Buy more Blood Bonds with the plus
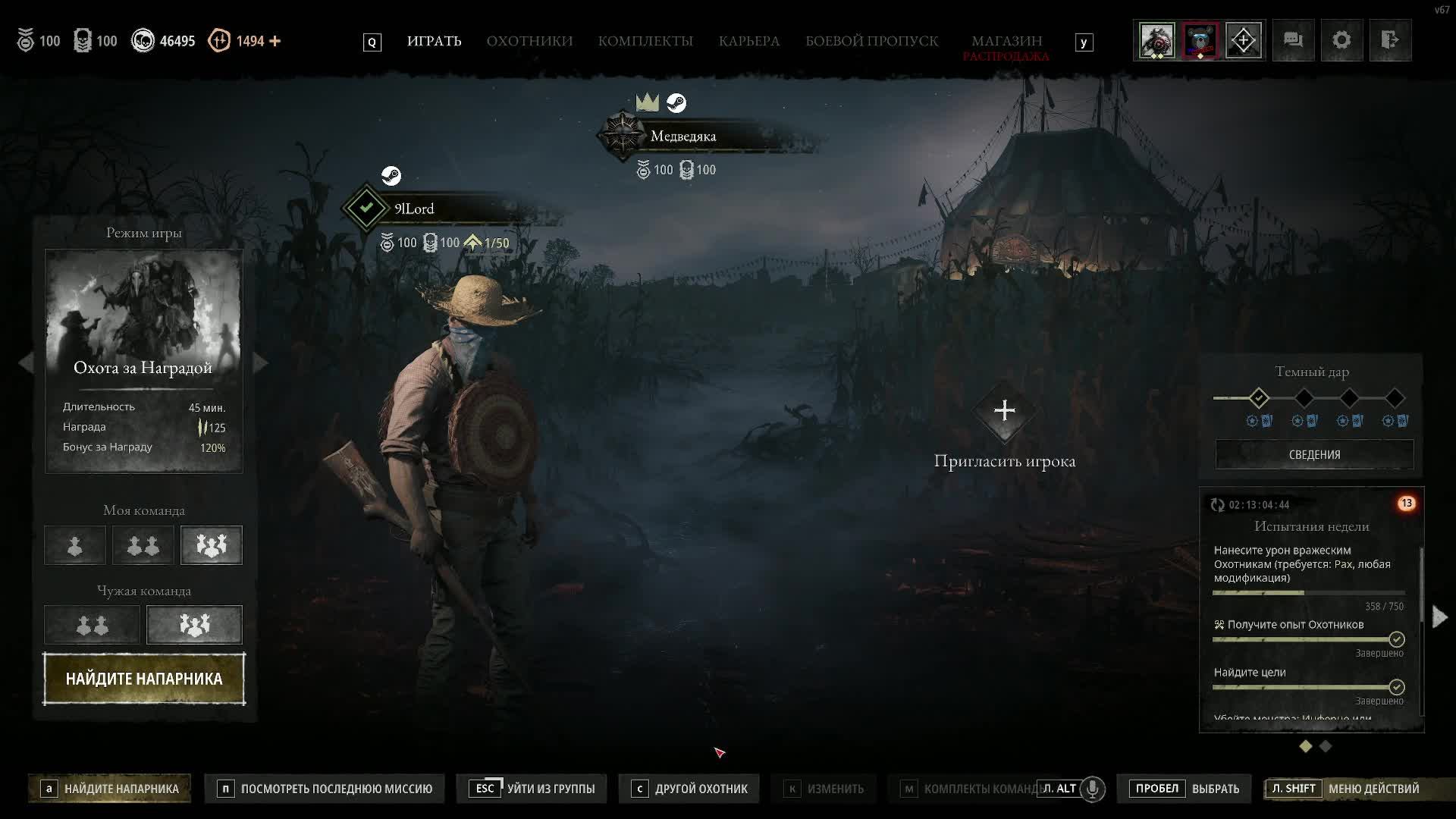Image resolution: width=1456 pixels, height=819 pixels. tap(275, 41)
